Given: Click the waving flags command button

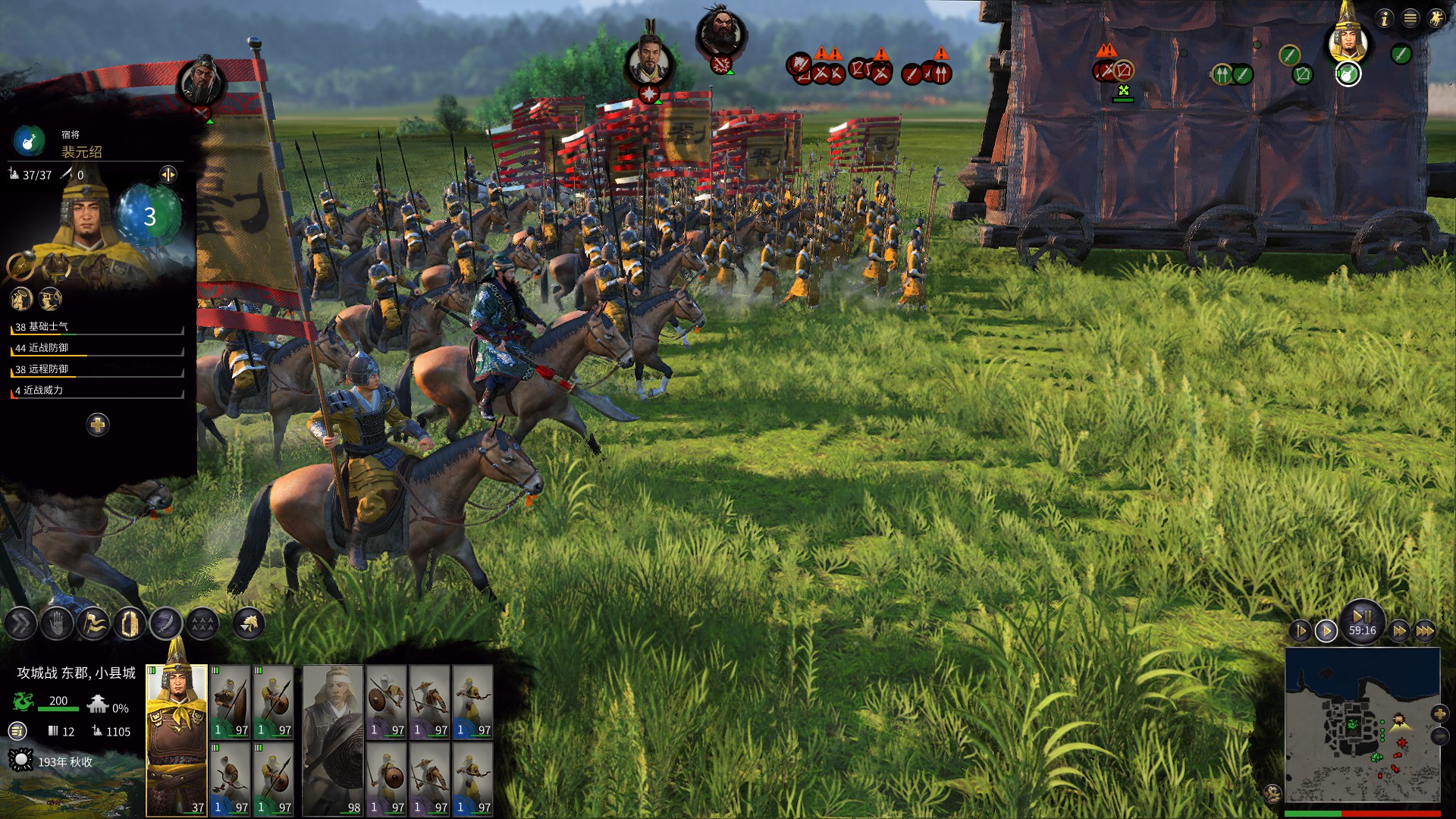Looking at the screenshot, I should point(93,624).
